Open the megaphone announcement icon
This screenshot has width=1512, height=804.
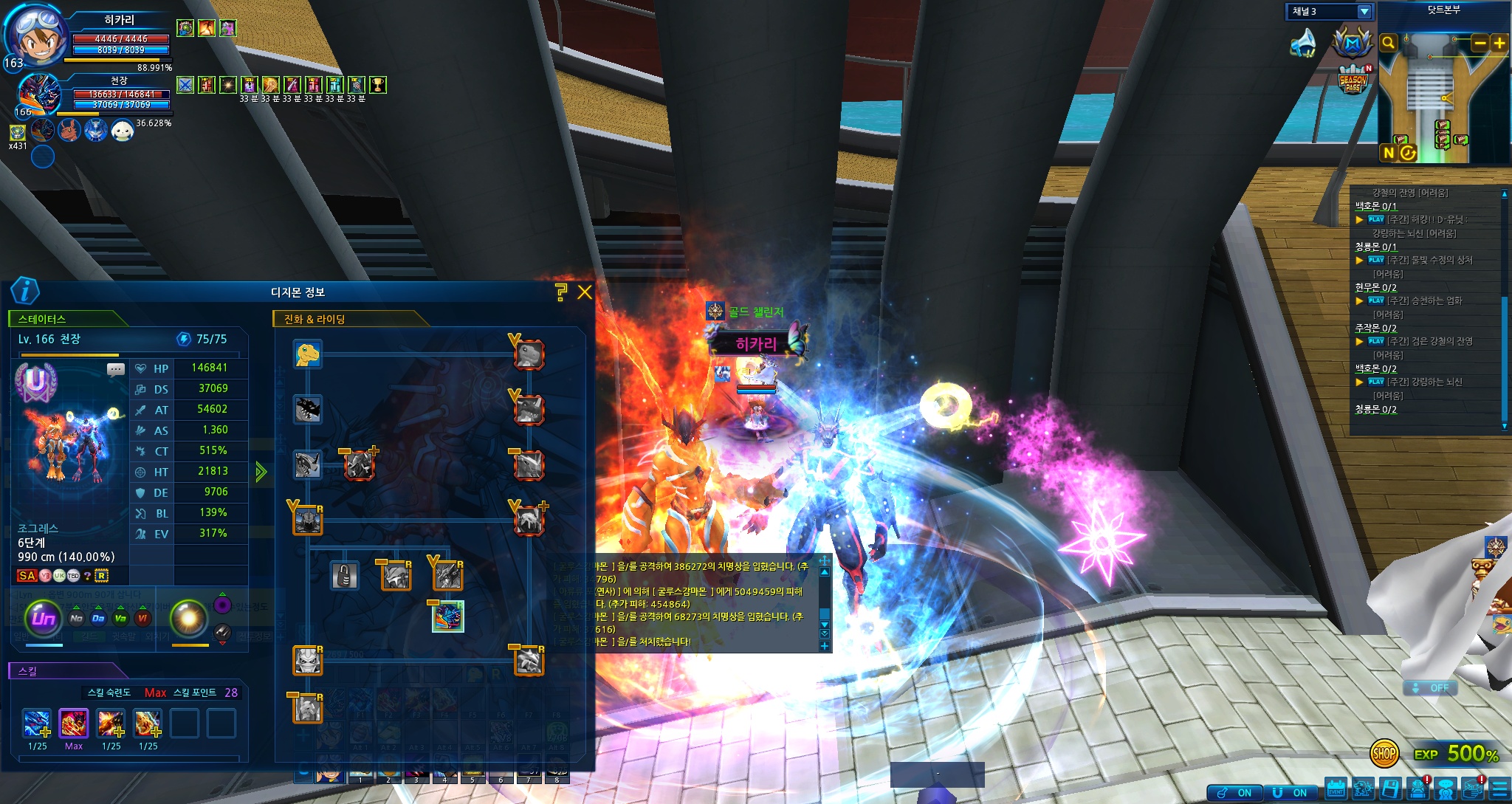pos(1303,43)
